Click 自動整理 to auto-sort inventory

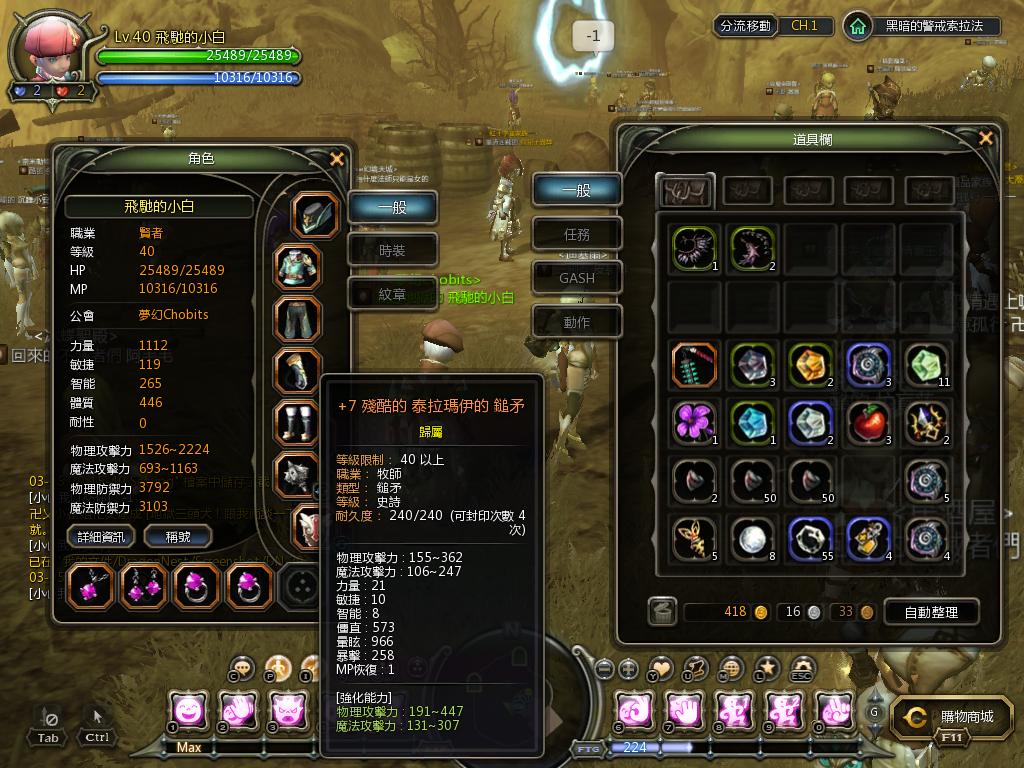coord(930,612)
